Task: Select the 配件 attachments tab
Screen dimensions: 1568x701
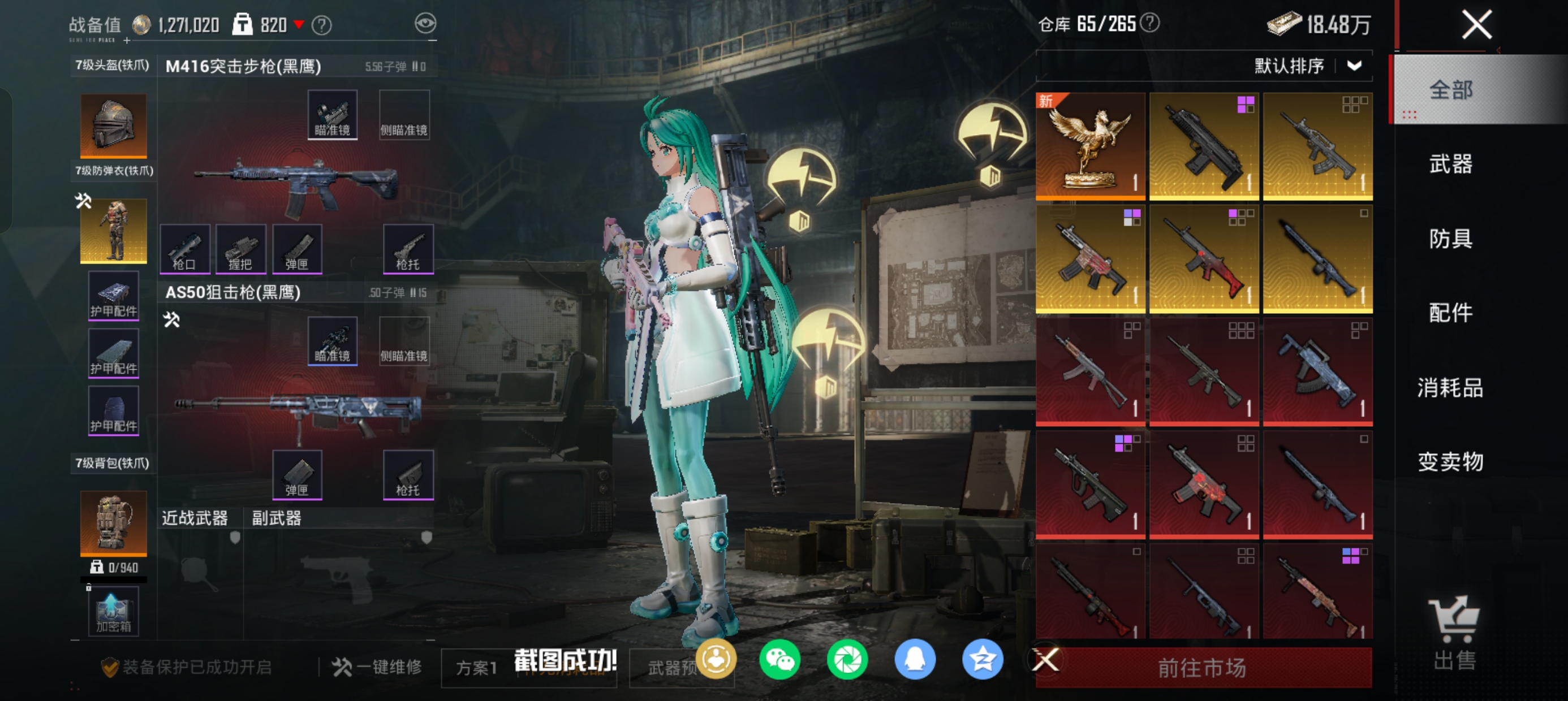Action: [x=1450, y=313]
